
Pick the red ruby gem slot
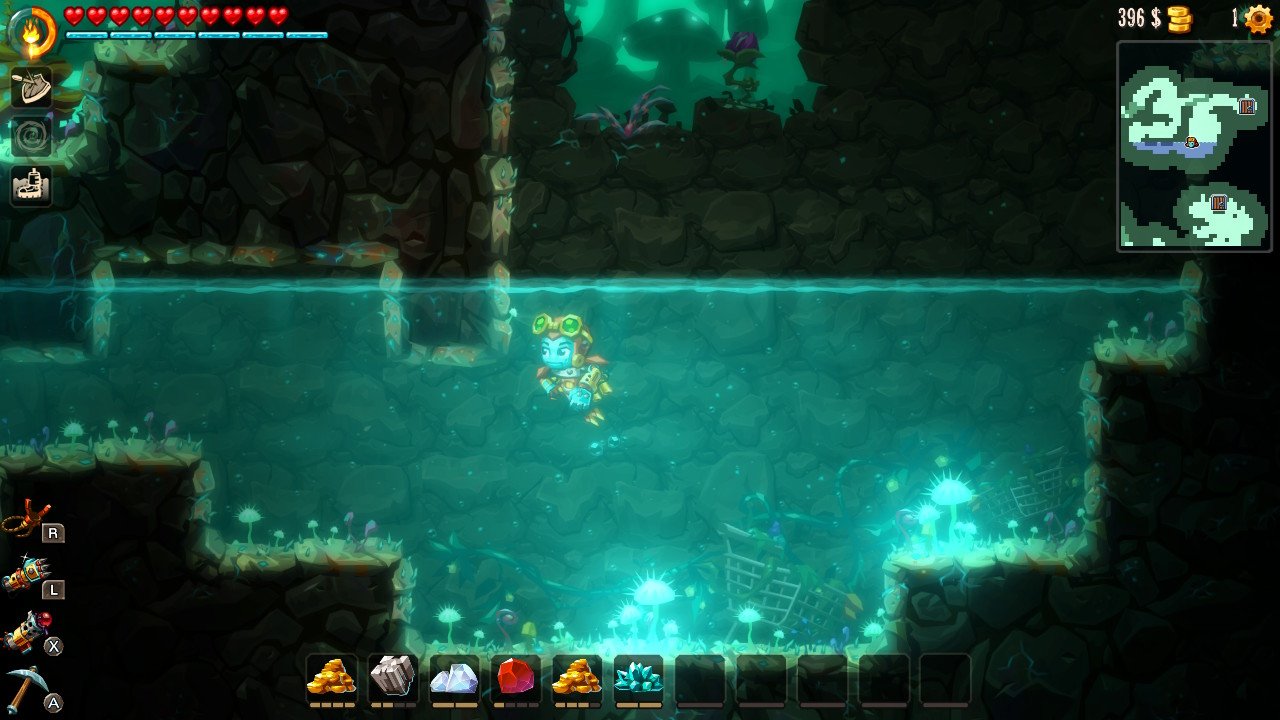tap(515, 678)
